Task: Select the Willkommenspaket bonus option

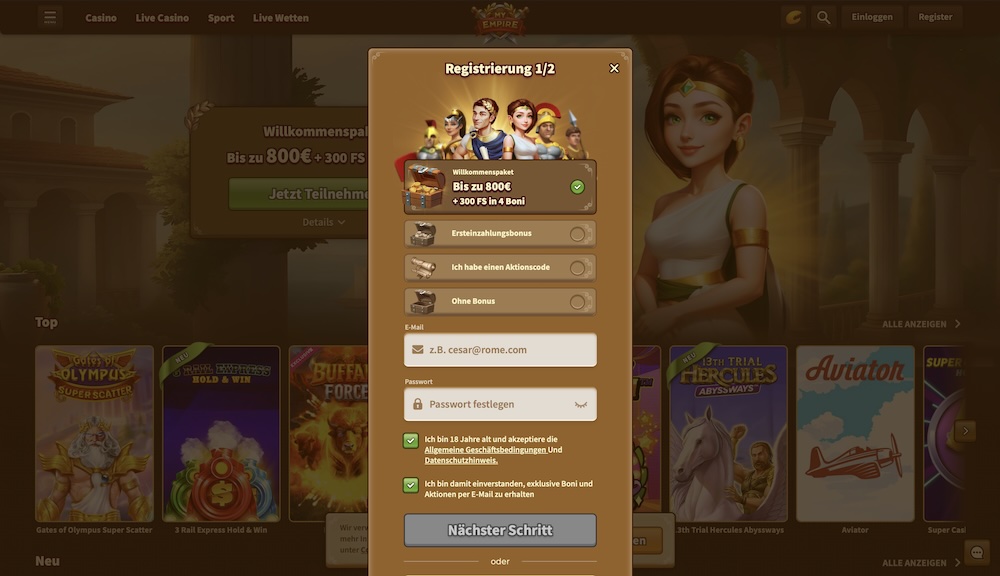Action: tap(500, 187)
